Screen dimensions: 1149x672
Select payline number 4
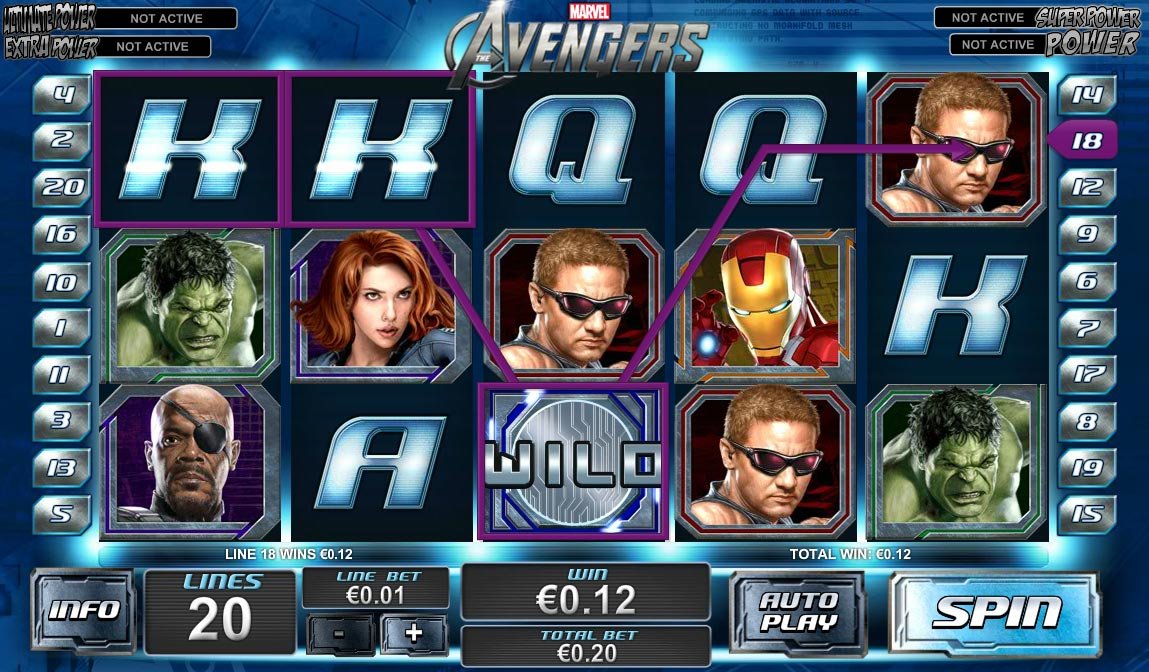point(62,96)
